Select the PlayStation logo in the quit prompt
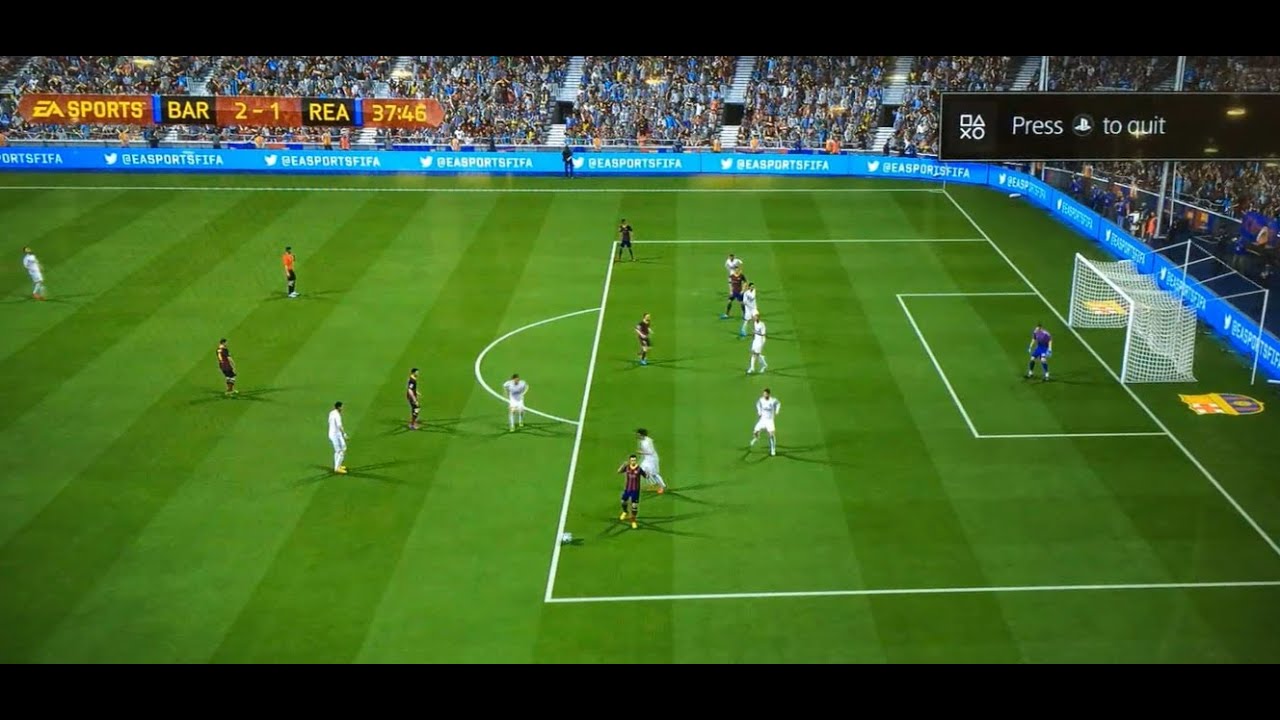 pyautogui.click(x=1081, y=124)
